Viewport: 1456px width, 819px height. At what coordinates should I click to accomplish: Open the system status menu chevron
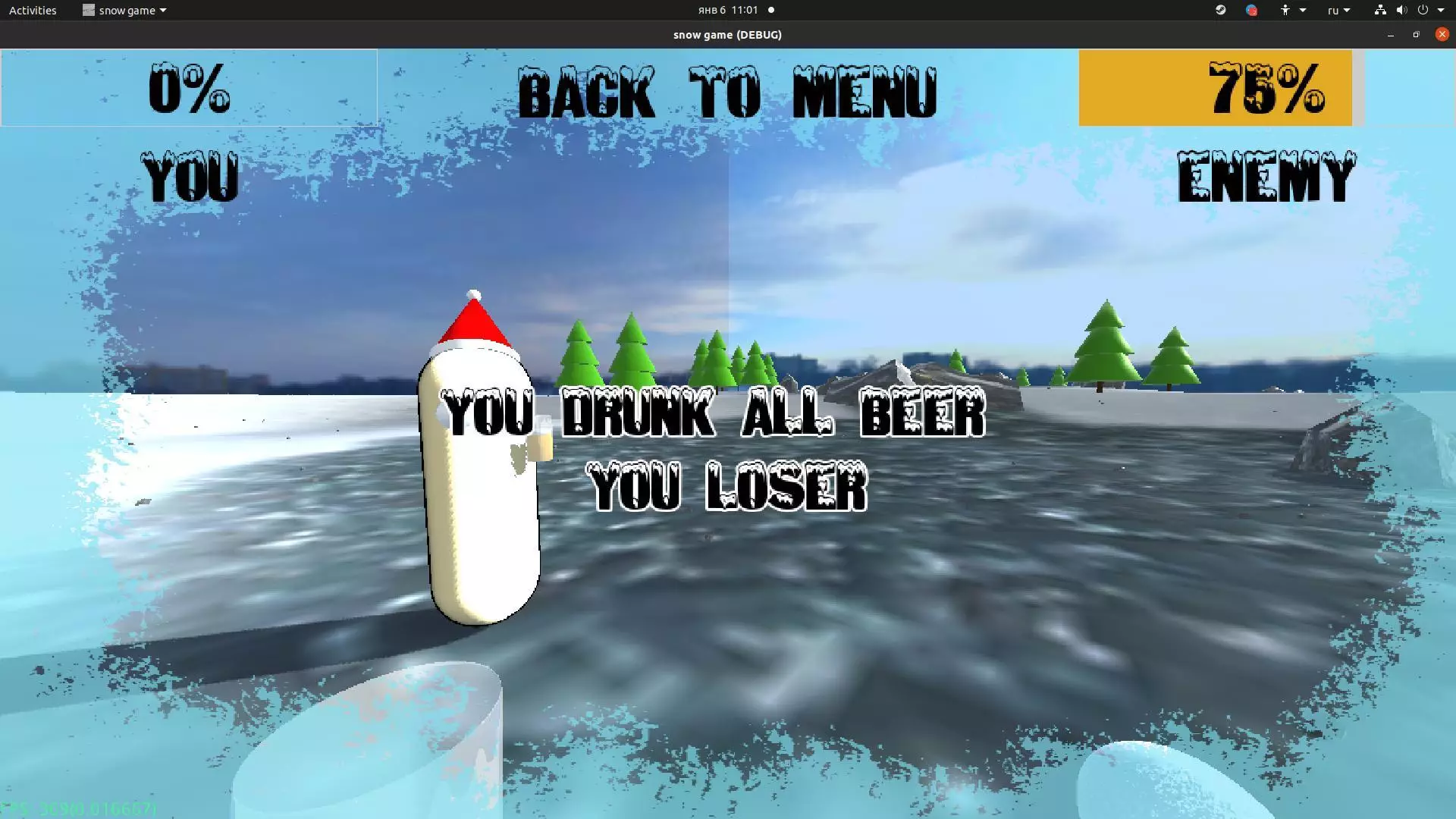[x=1442, y=10]
